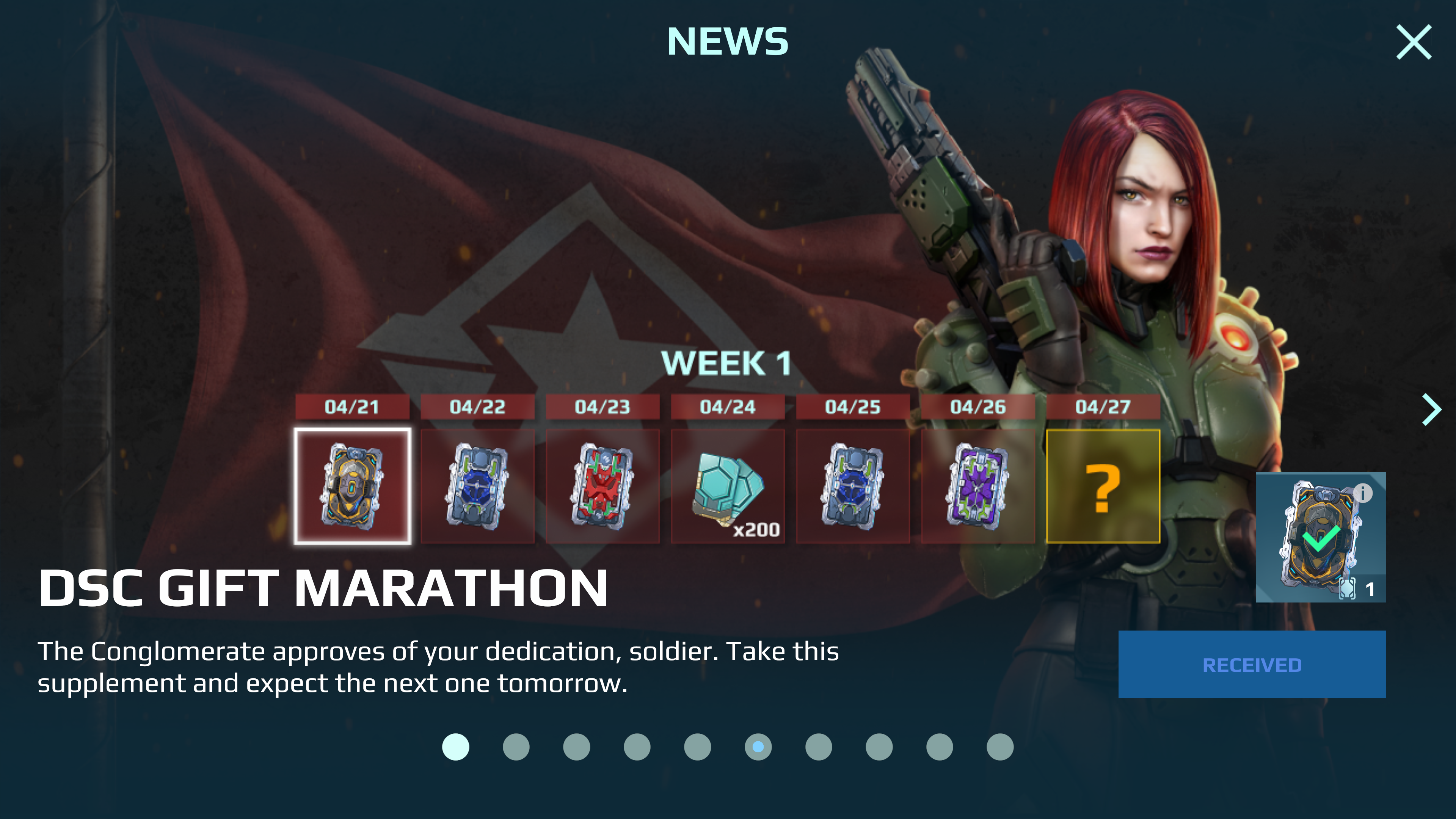Open the sixth pagination dot
This screenshot has height=819, width=1456.
pyautogui.click(x=758, y=746)
